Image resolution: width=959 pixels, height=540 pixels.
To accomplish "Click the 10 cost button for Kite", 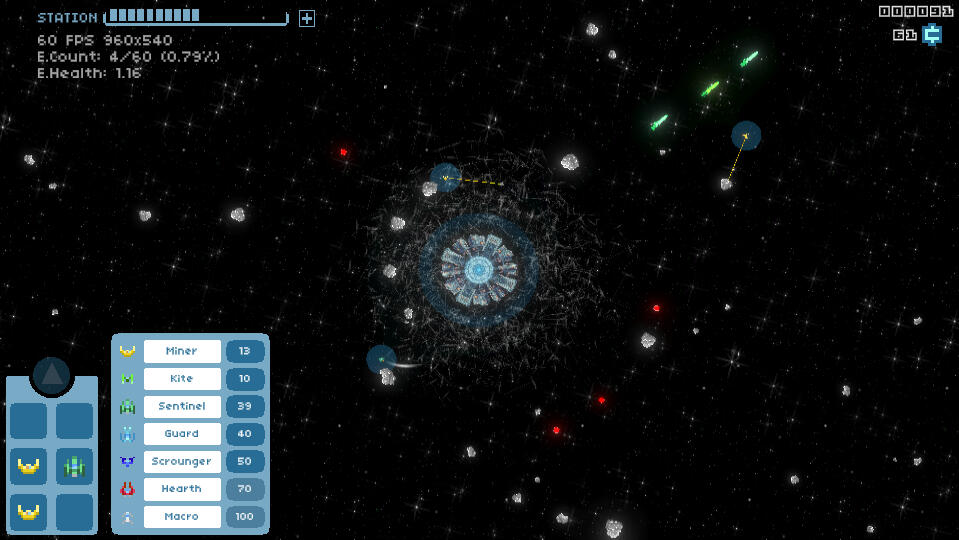I will pos(245,379).
